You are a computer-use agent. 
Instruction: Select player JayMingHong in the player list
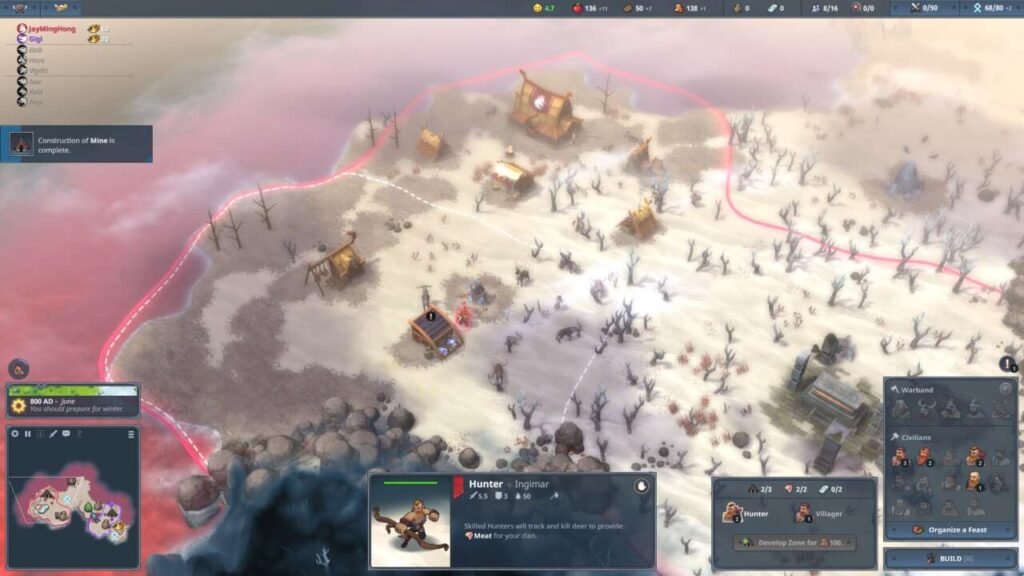click(x=50, y=29)
